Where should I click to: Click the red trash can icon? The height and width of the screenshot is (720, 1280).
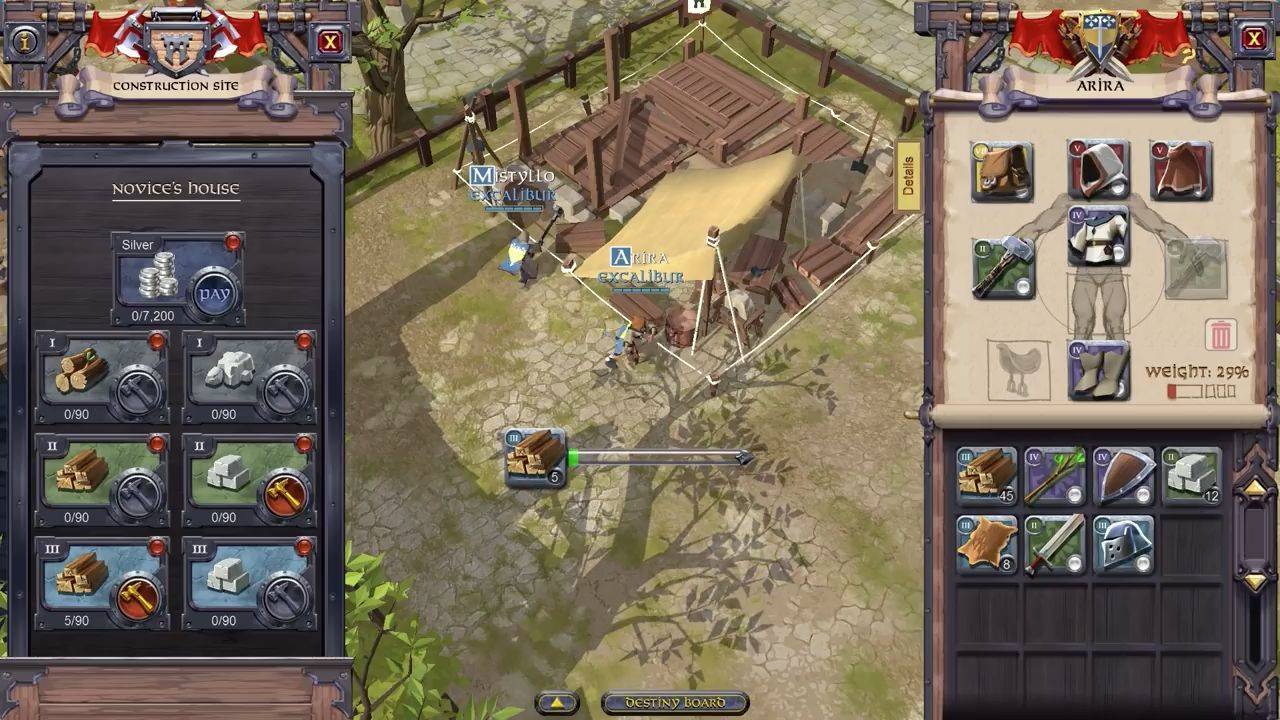point(1221,335)
